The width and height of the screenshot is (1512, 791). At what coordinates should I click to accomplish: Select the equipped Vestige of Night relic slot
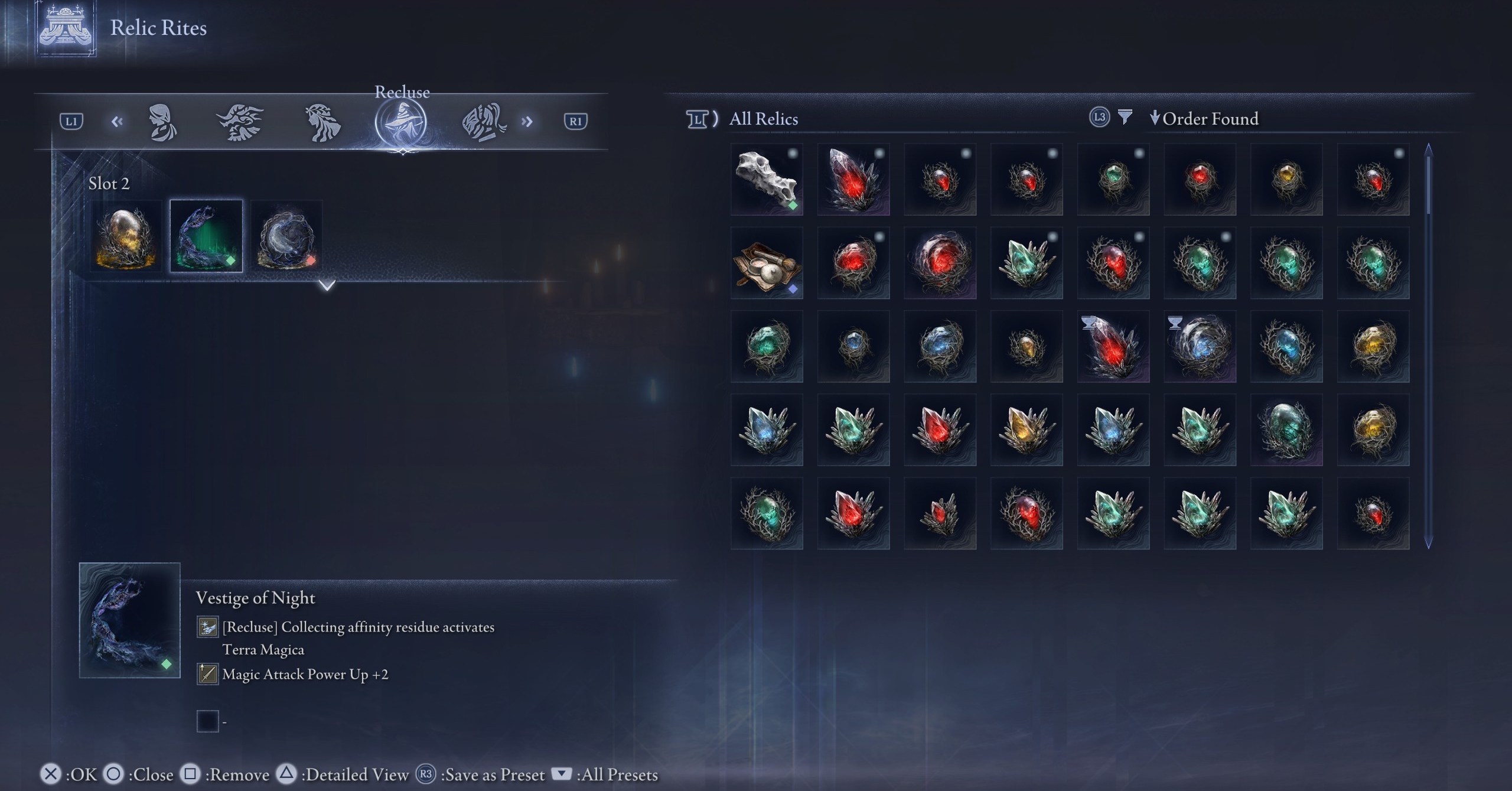tap(206, 236)
